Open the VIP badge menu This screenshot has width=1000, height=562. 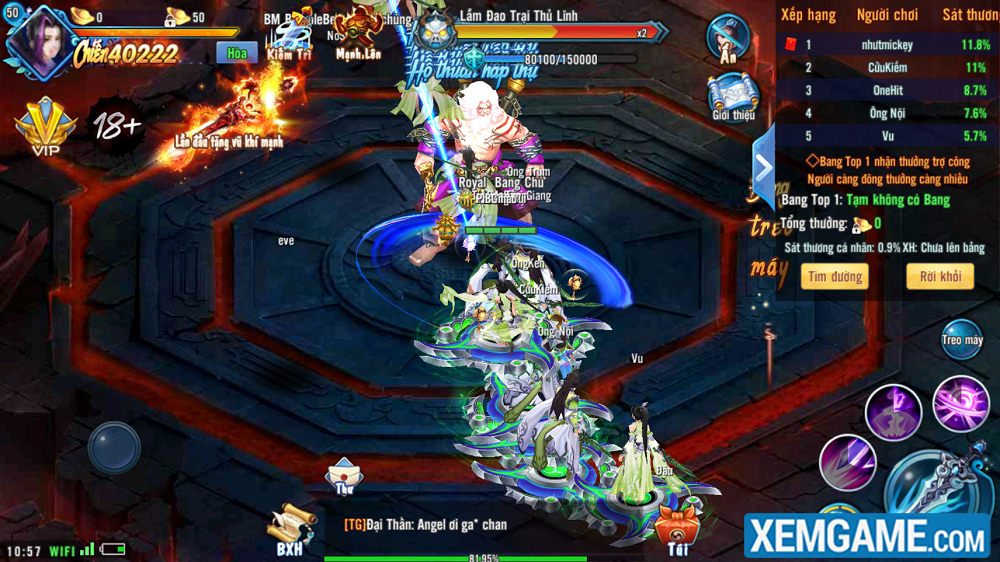click(x=44, y=127)
